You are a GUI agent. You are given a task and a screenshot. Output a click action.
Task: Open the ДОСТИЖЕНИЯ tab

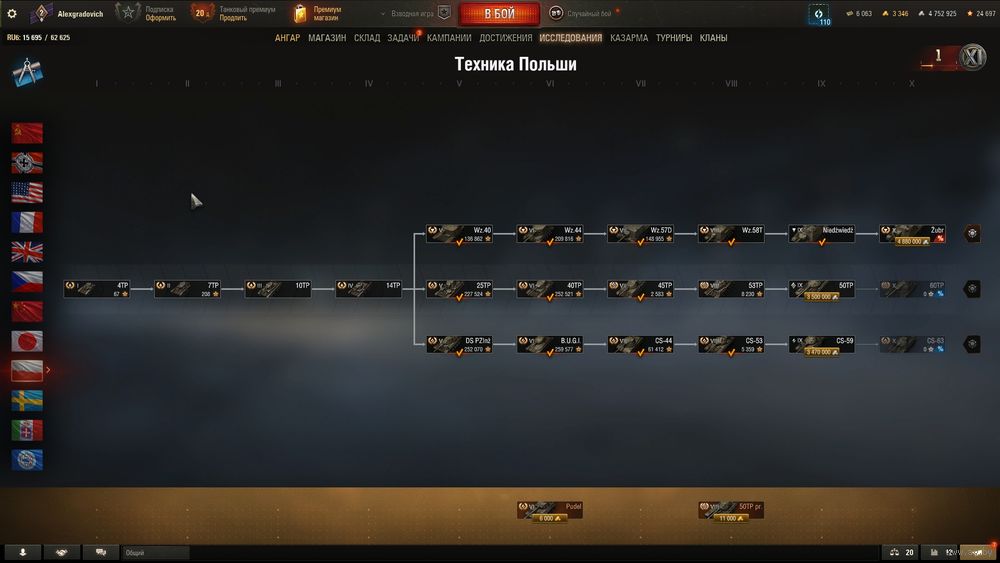505,38
